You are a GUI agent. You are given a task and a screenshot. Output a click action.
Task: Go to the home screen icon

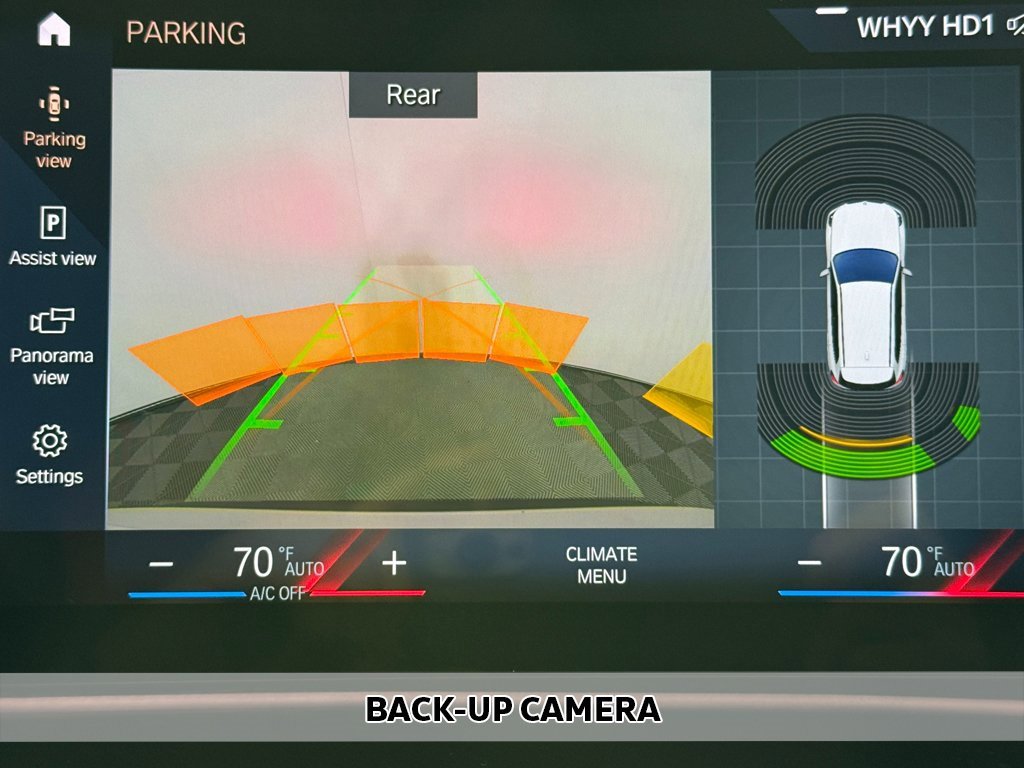(54, 29)
